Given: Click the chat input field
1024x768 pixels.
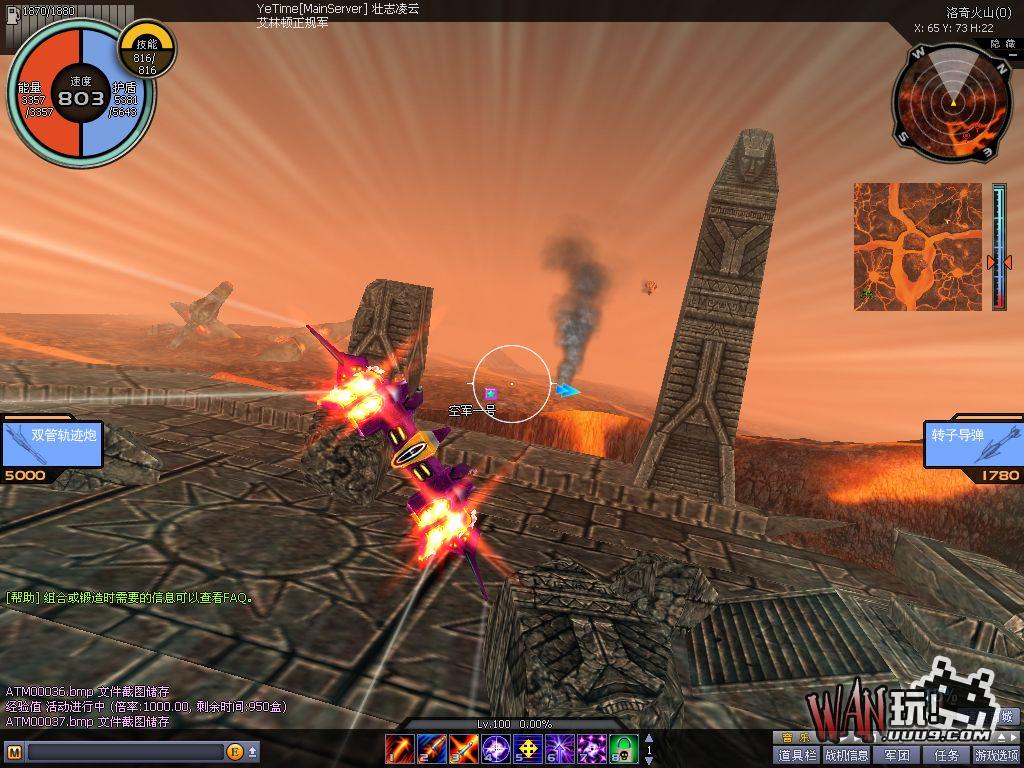Looking at the screenshot, I should pos(125,752).
